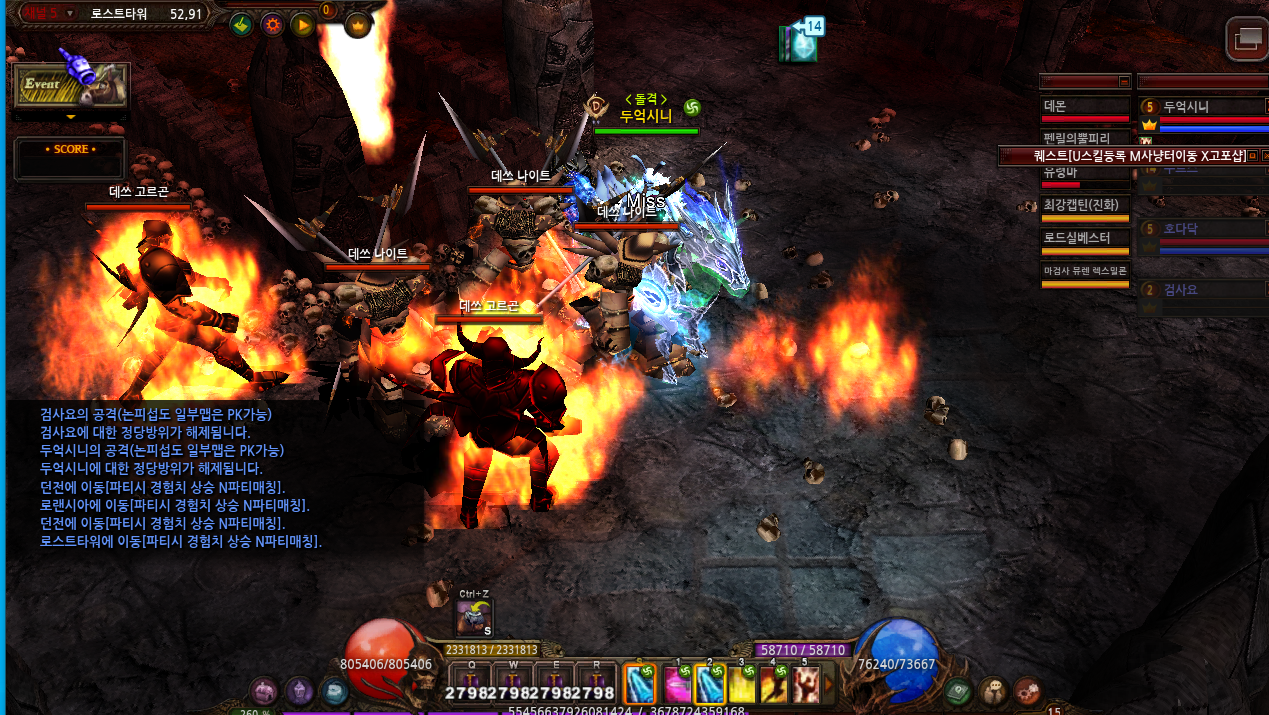1269x715 pixels.
Task: Activate the yellow skill in slot 3
Action: pyautogui.click(x=741, y=684)
